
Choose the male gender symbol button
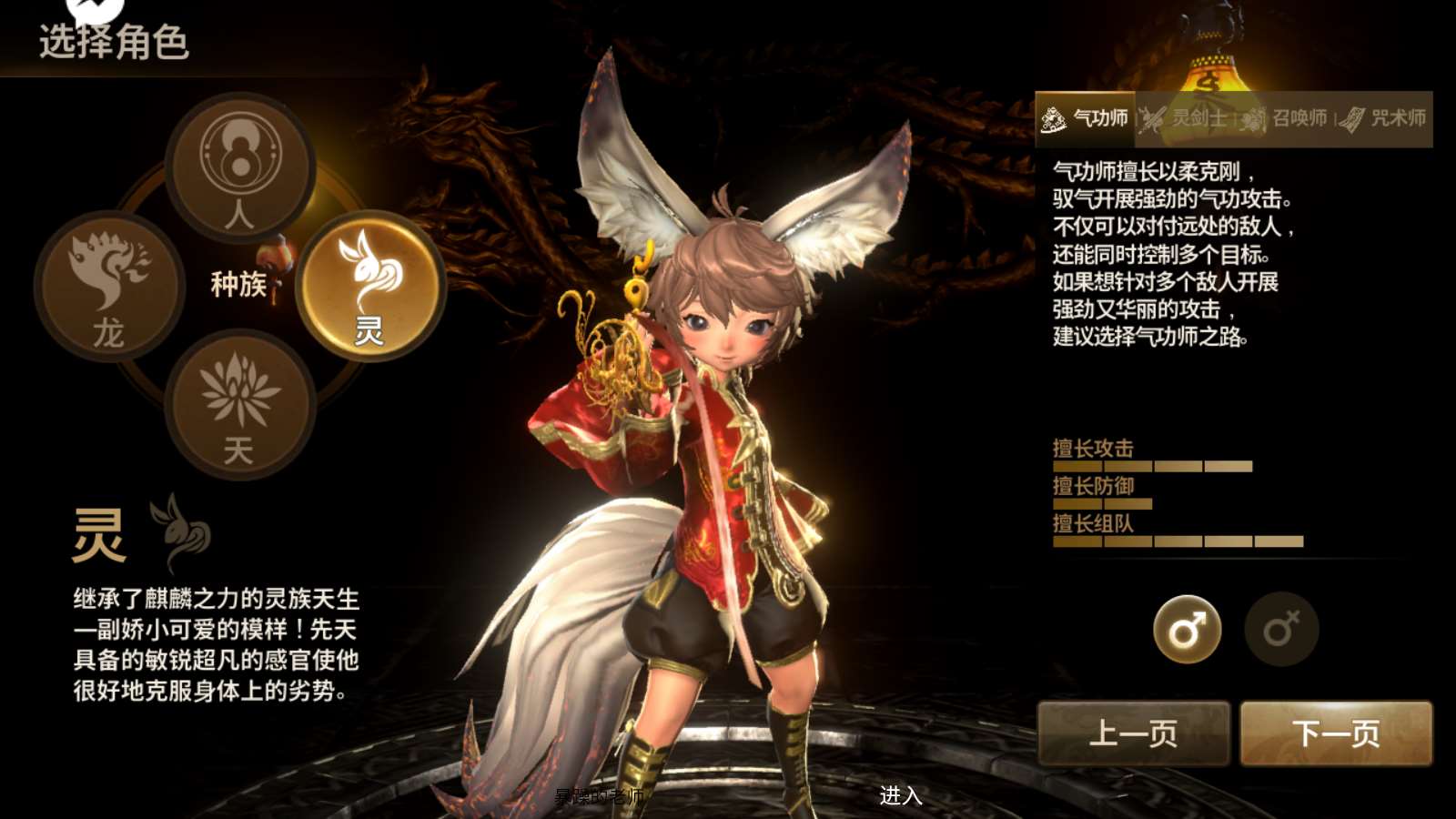point(1188,630)
